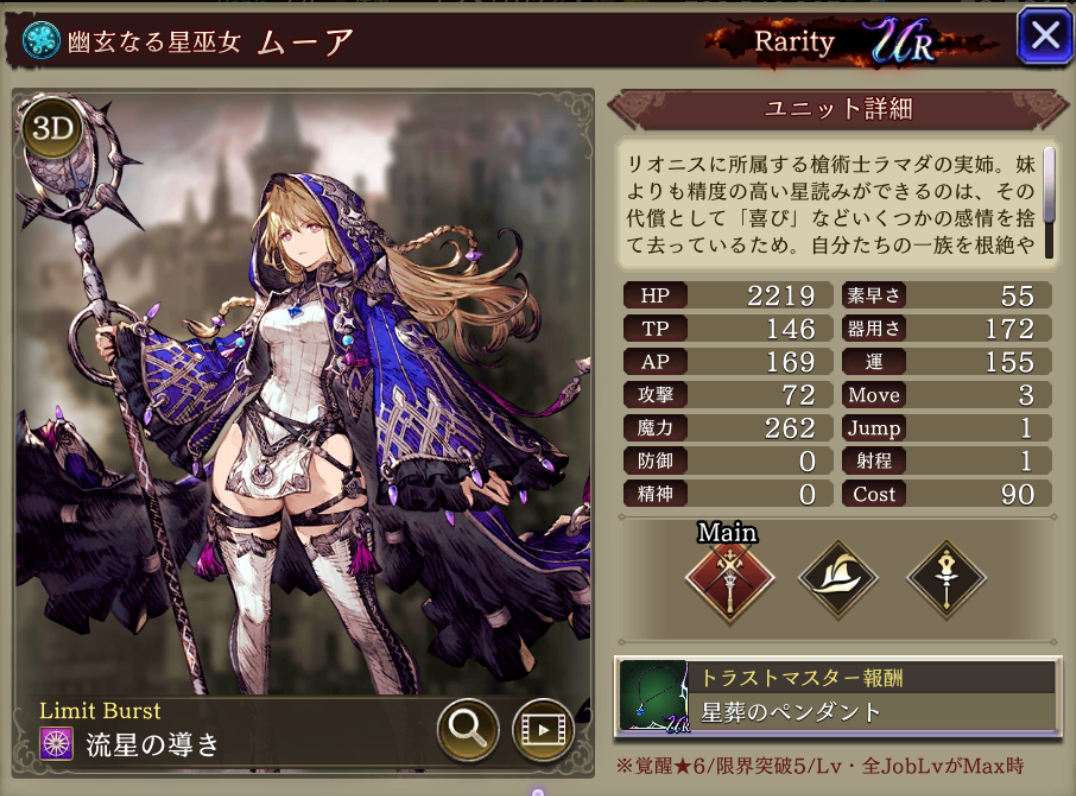This screenshot has height=796, width=1076.
Task: Select the third job wand icon
Action: tap(946, 579)
